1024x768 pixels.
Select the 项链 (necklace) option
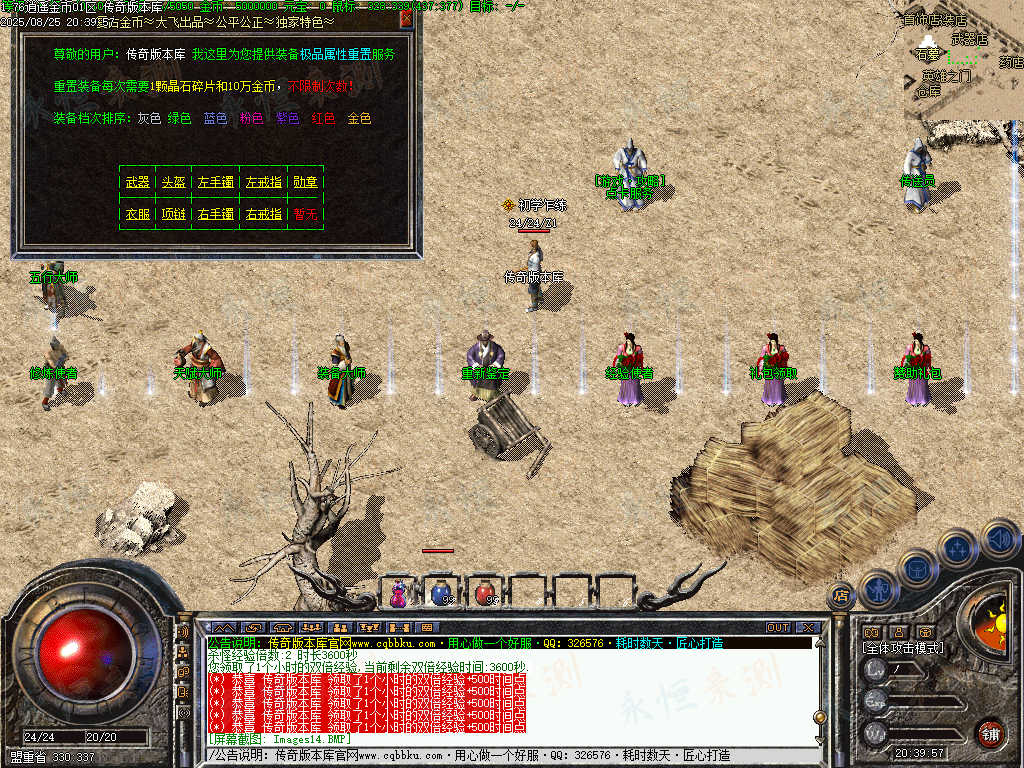[x=173, y=214]
